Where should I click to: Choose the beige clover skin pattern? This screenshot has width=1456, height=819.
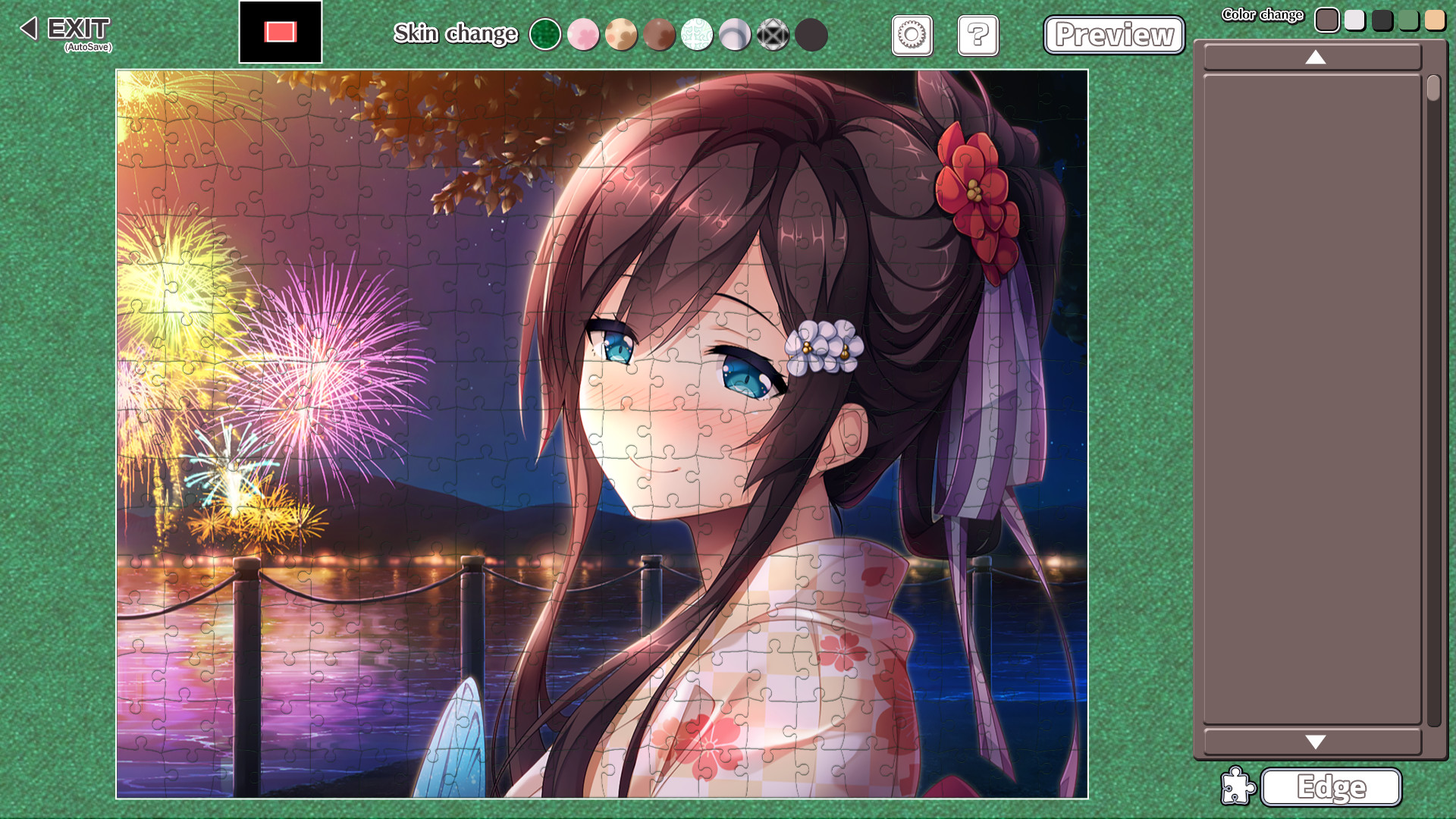click(x=621, y=35)
